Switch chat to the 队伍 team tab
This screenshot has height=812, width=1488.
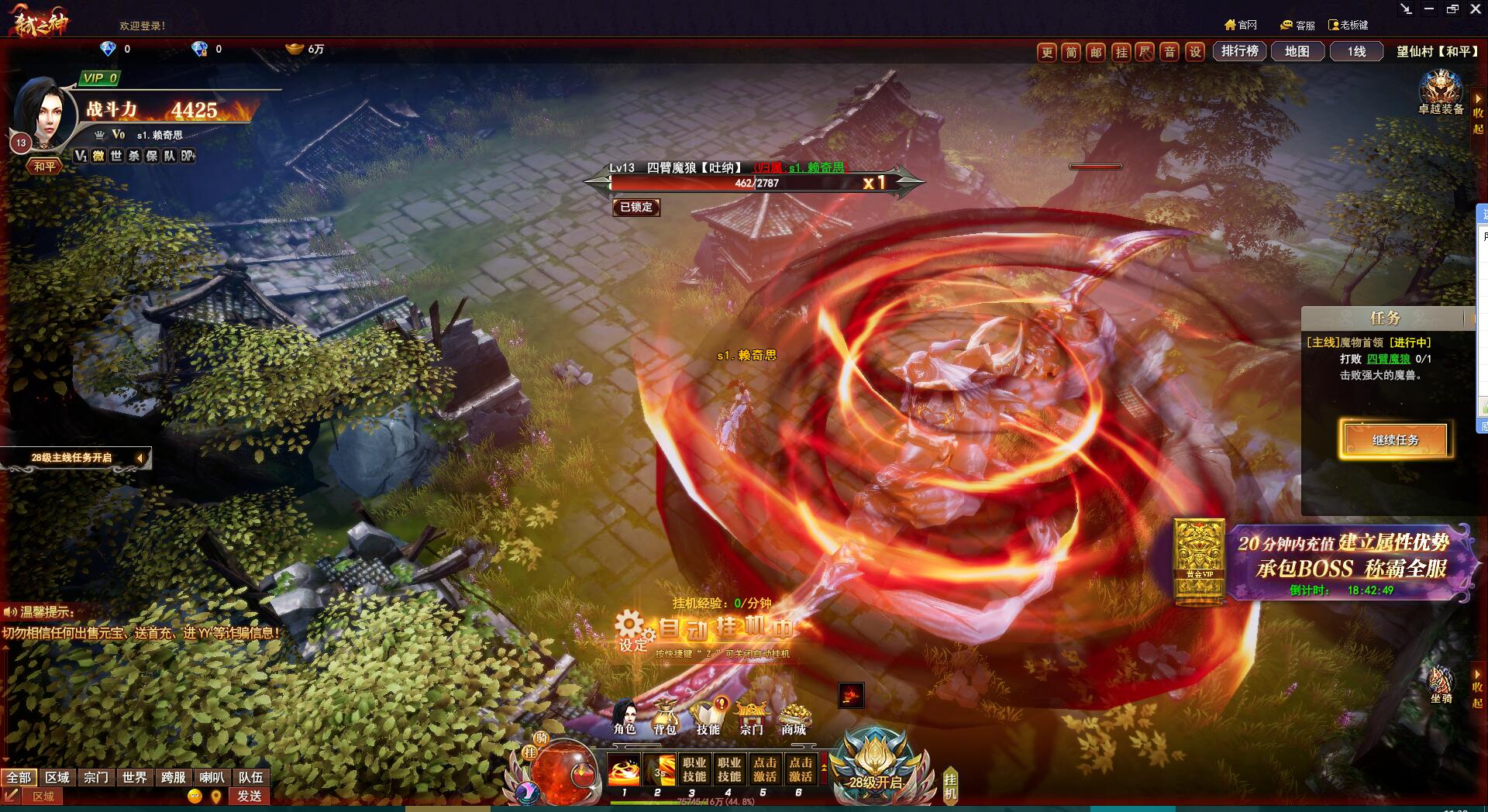coord(250,777)
